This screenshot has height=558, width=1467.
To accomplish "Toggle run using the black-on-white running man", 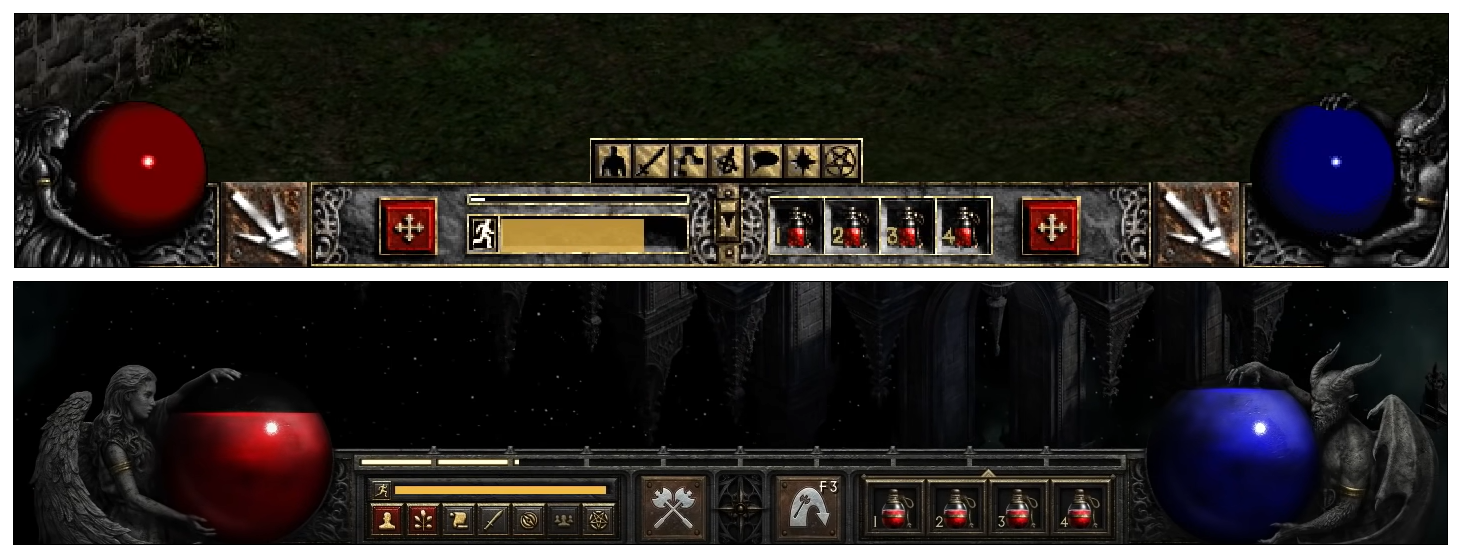I will point(483,234).
